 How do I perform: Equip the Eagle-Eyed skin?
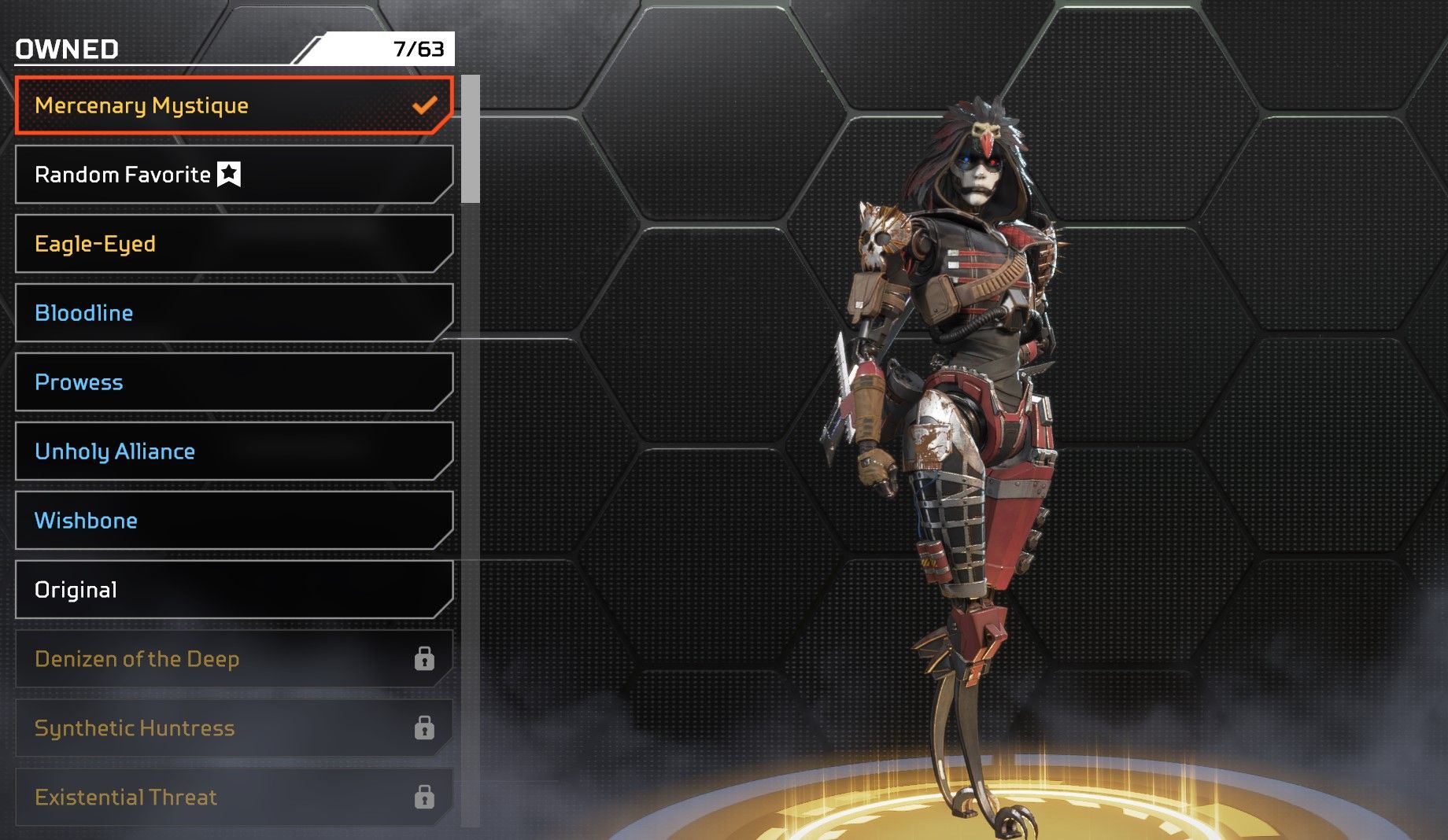tap(234, 244)
